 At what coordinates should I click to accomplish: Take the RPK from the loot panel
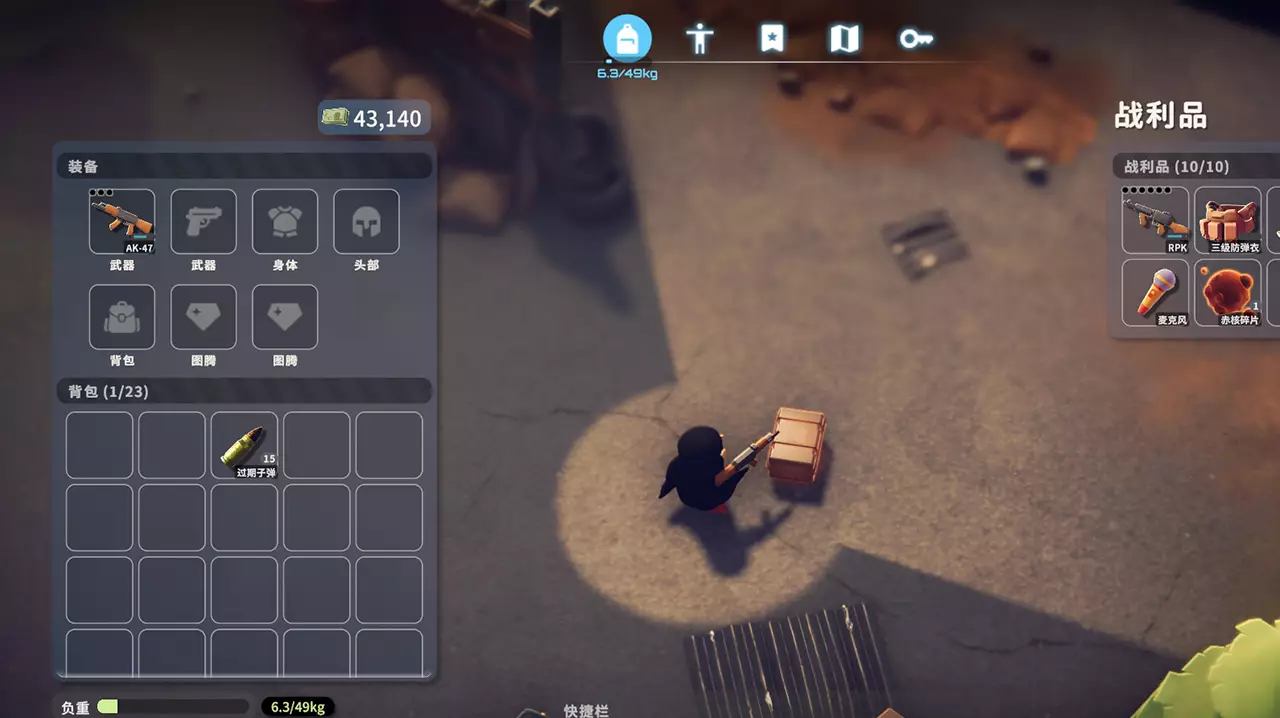point(1155,220)
